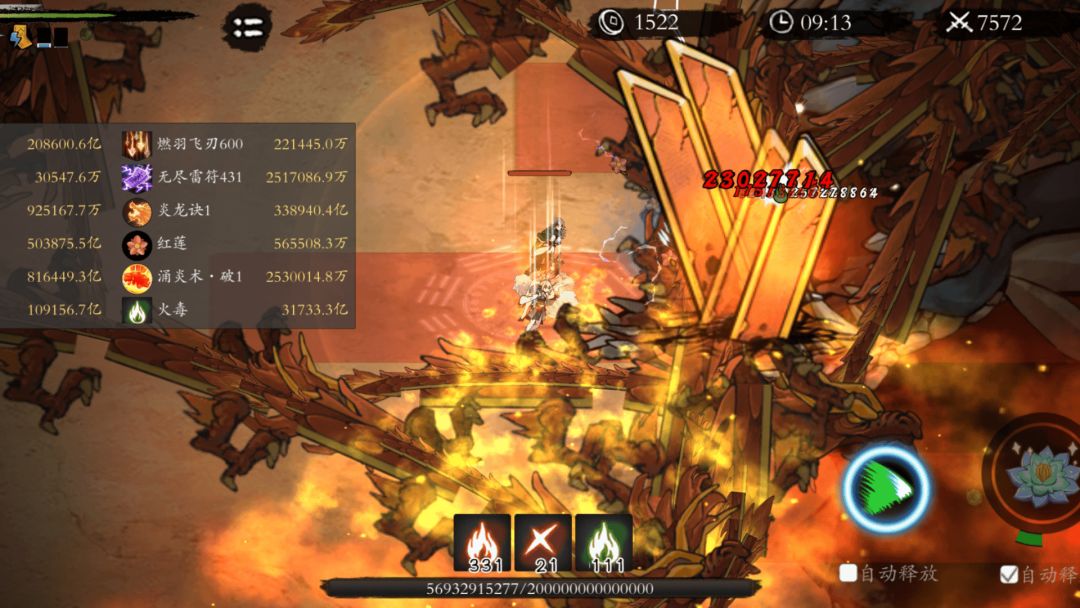Screen dimensions: 1080x608
Task: Click the 涌炎术·破 skill icon
Action: 137,277
